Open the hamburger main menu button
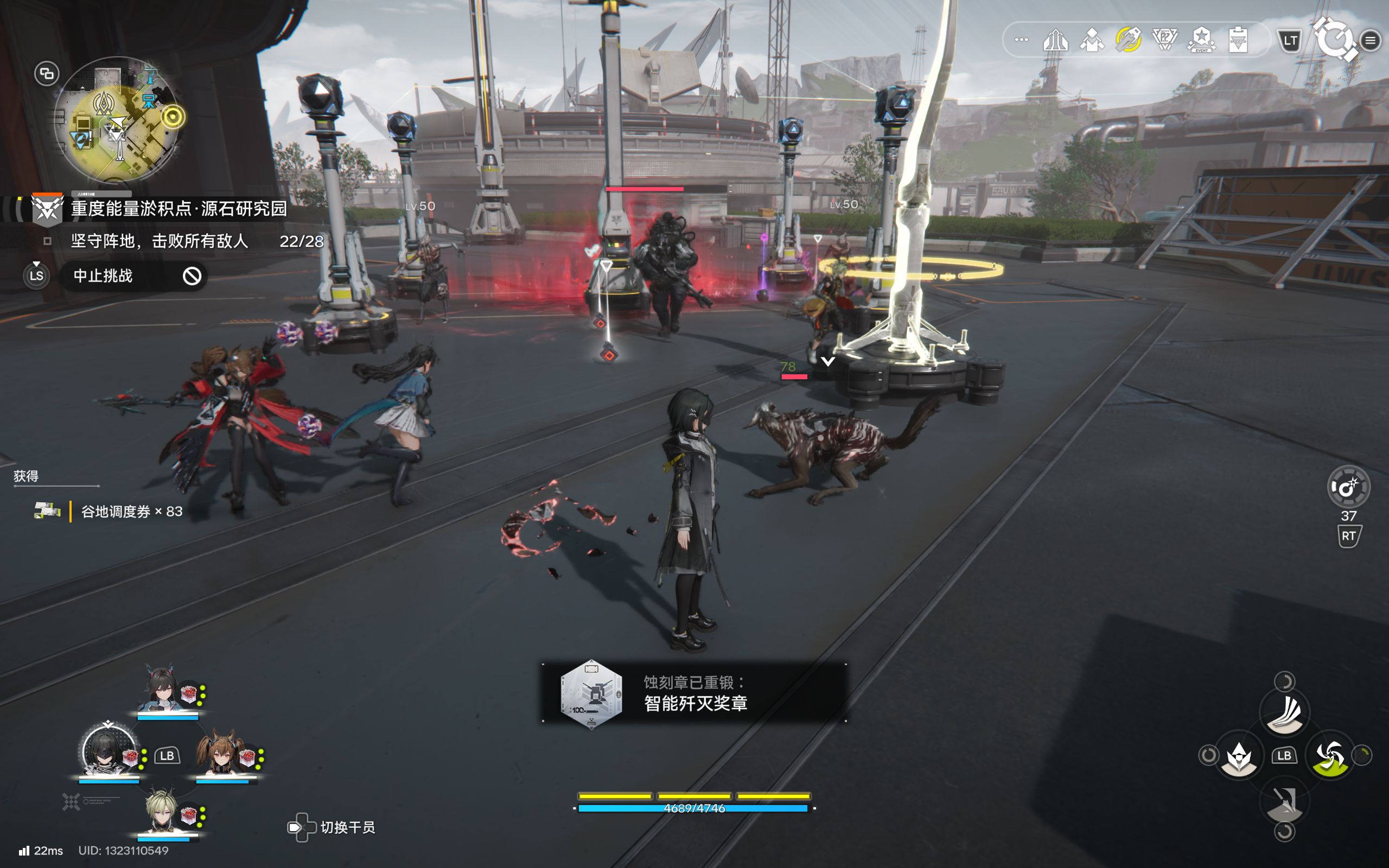Image resolution: width=1389 pixels, height=868 pixels. (x=1371, y=40)
